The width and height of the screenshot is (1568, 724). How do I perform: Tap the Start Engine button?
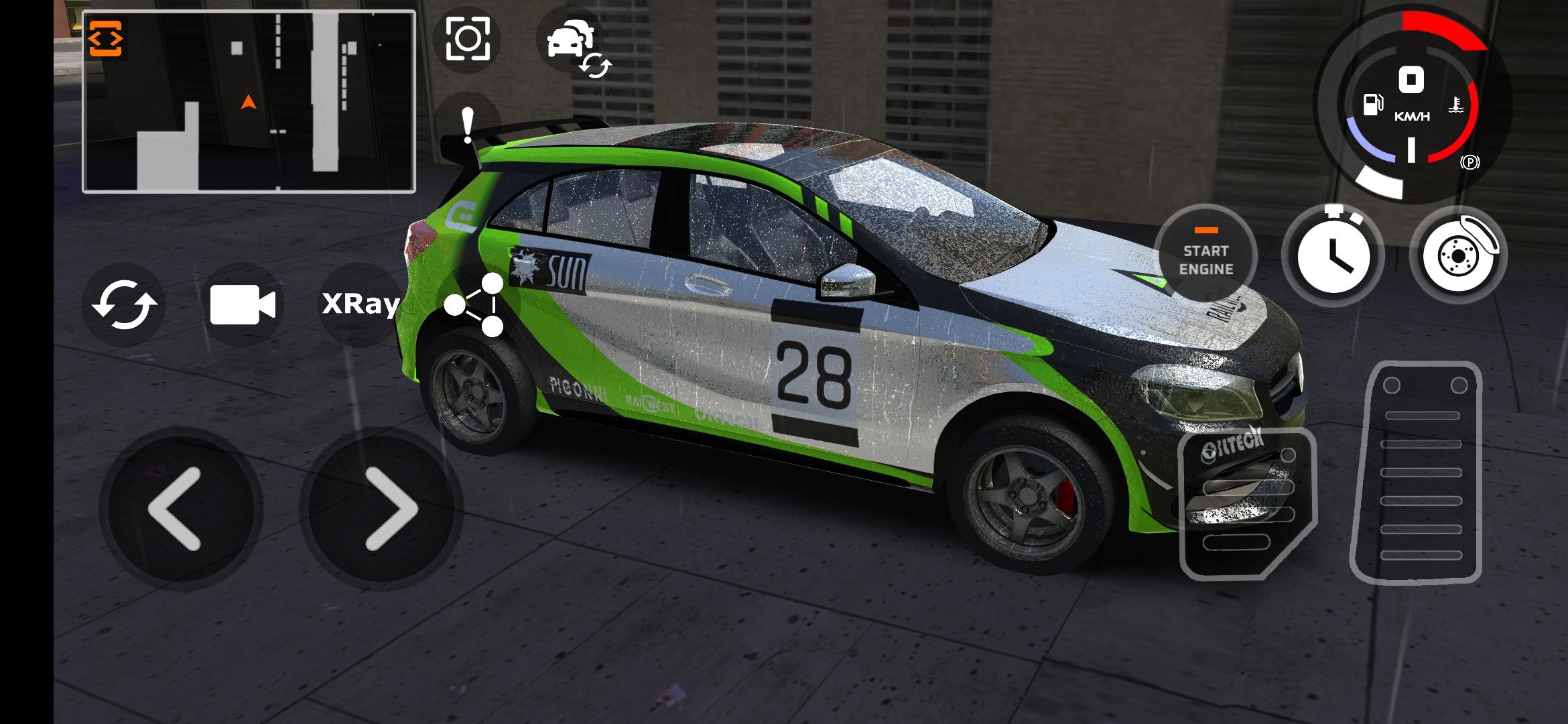coord(1205,255)
